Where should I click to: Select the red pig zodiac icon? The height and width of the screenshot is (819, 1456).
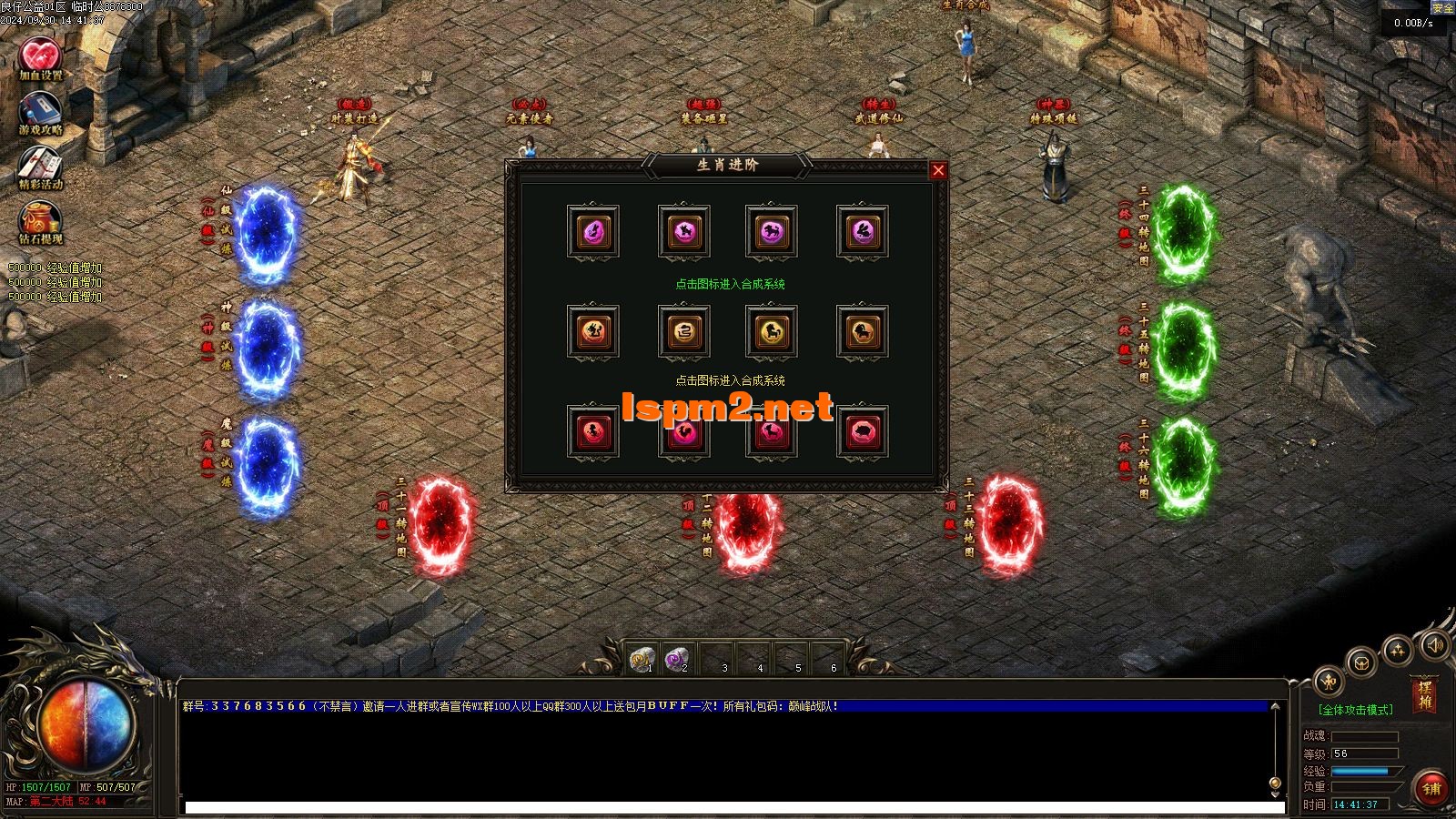coord(863,431)
